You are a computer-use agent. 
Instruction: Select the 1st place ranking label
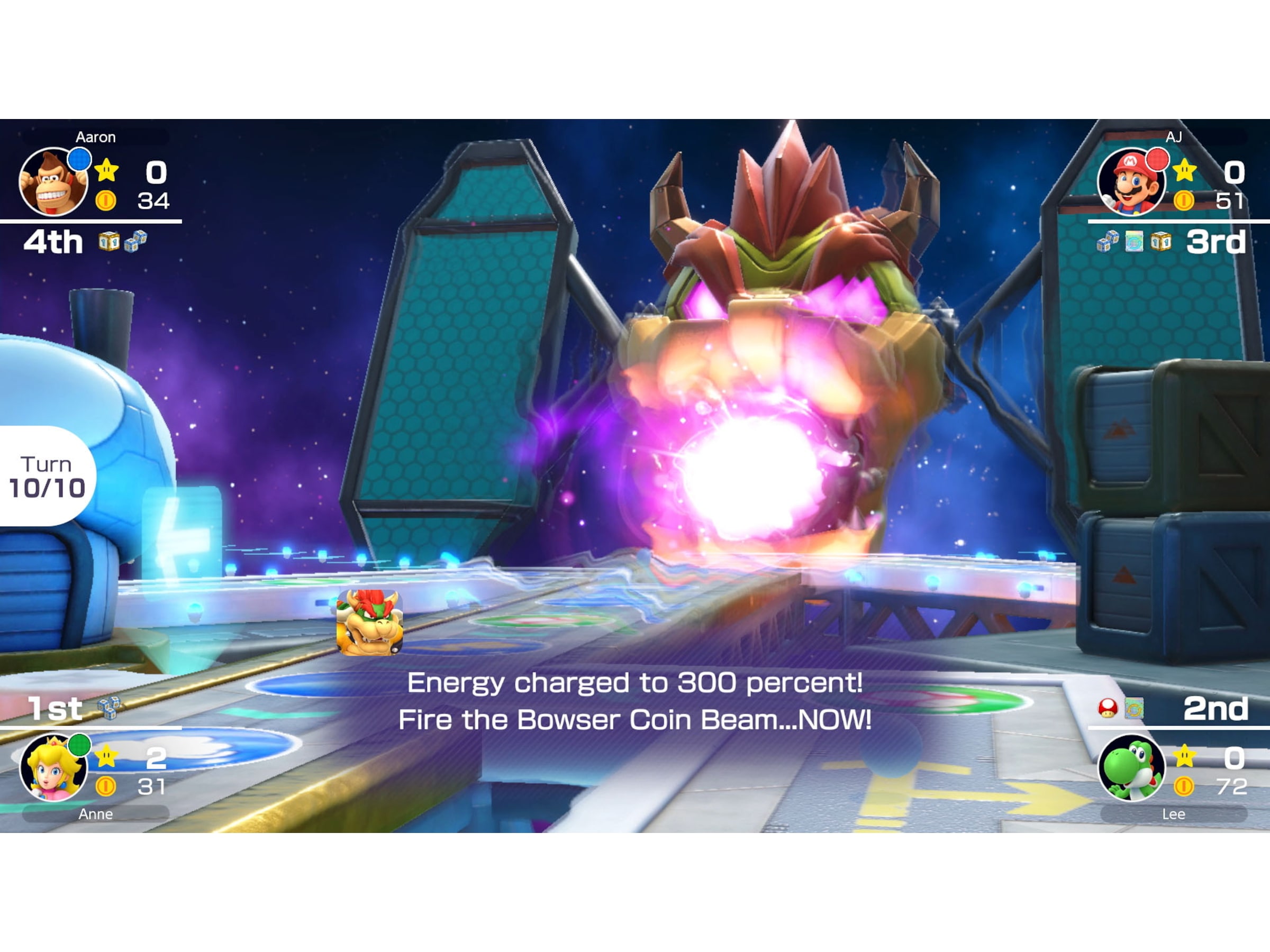(55, 709)
